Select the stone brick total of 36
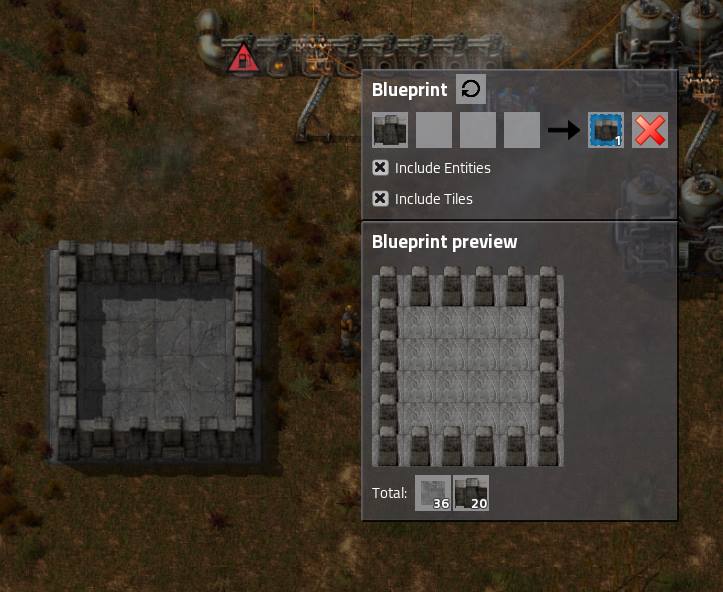The image size is (723, 592). (x=433, y=493)
